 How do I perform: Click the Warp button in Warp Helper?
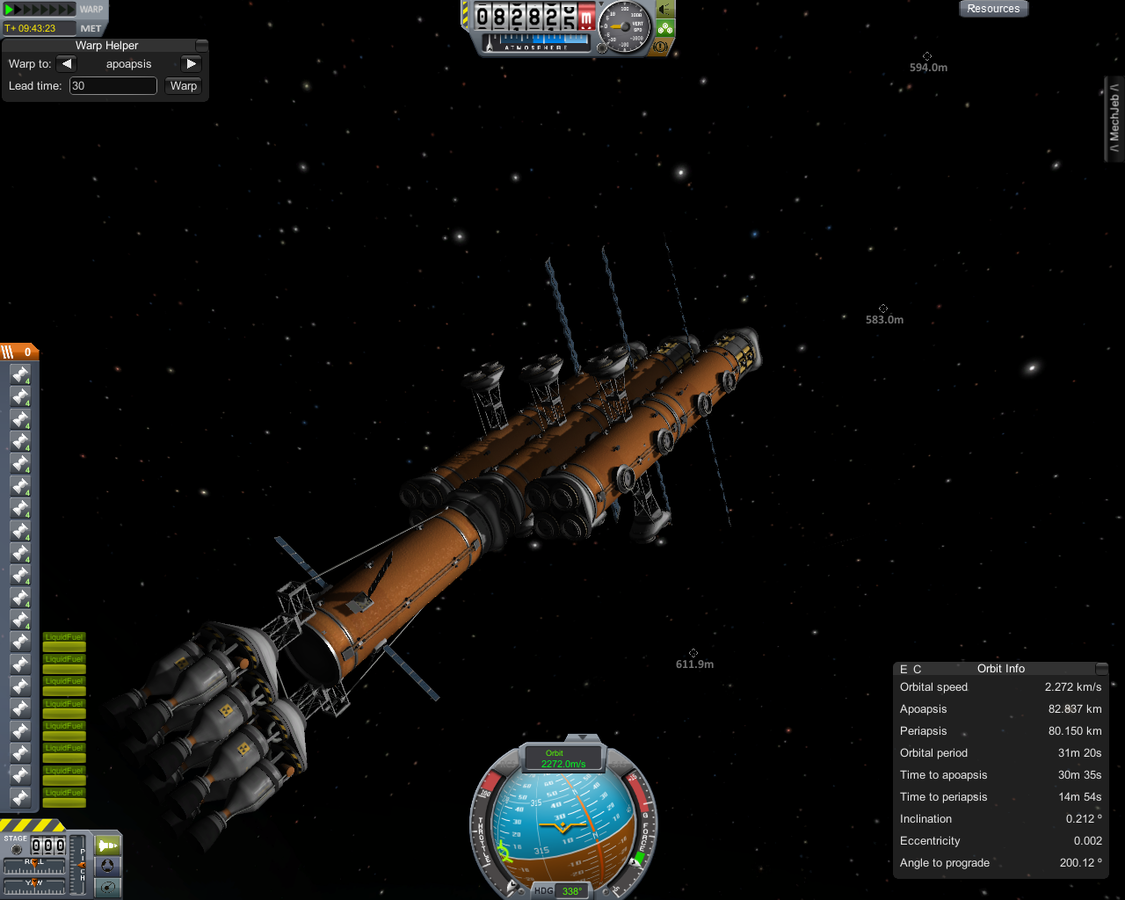184,86
